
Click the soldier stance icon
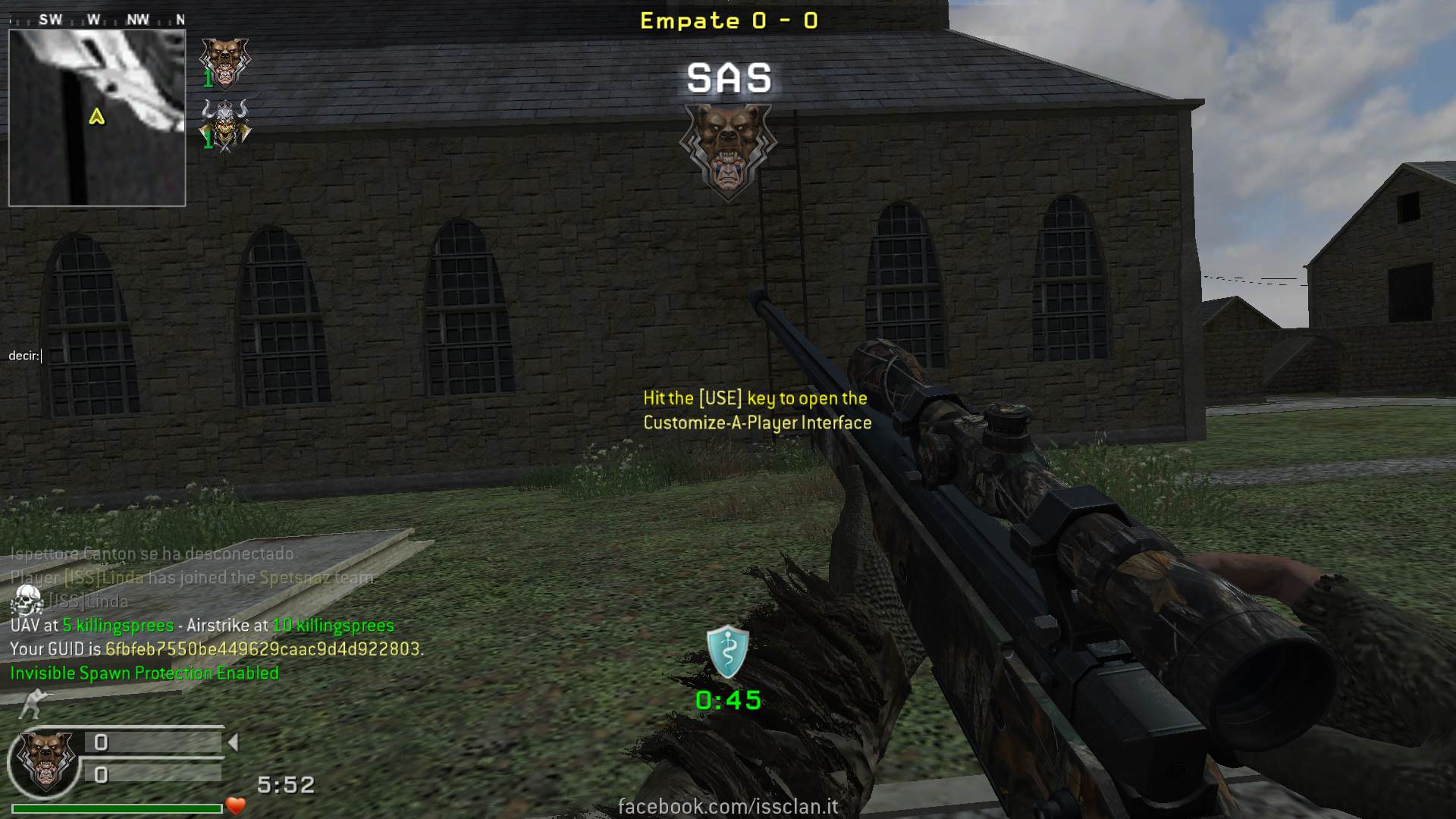tap(35, 704)
